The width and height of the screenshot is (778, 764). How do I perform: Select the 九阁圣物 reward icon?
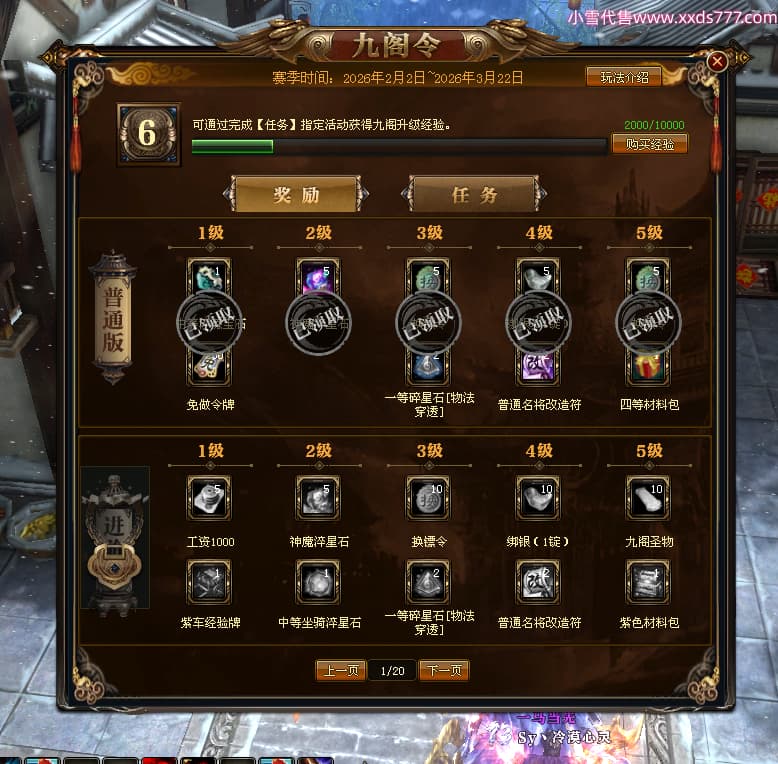648,498
